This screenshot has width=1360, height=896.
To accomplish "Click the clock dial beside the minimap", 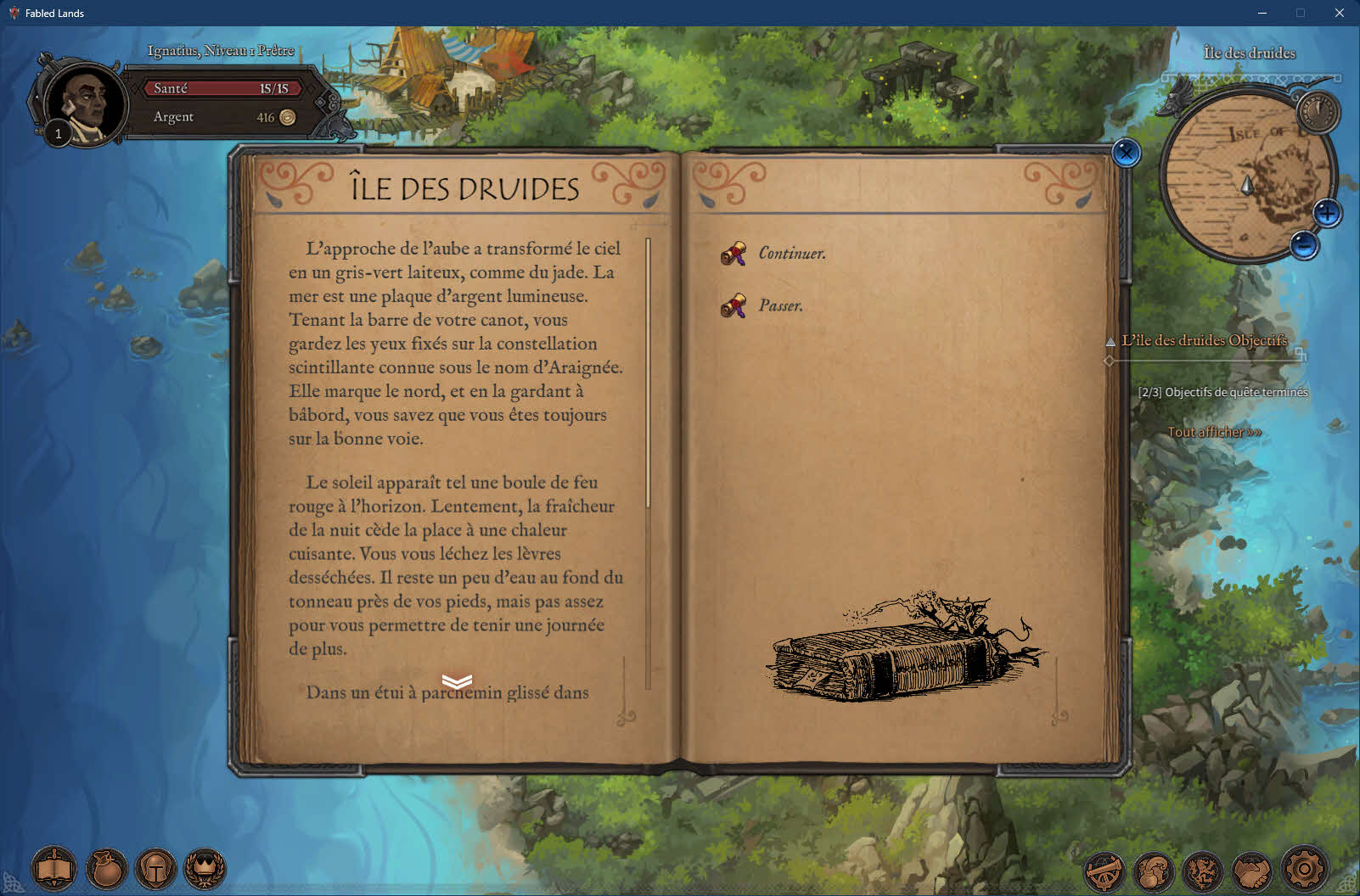I will [x=1318, y=110].
